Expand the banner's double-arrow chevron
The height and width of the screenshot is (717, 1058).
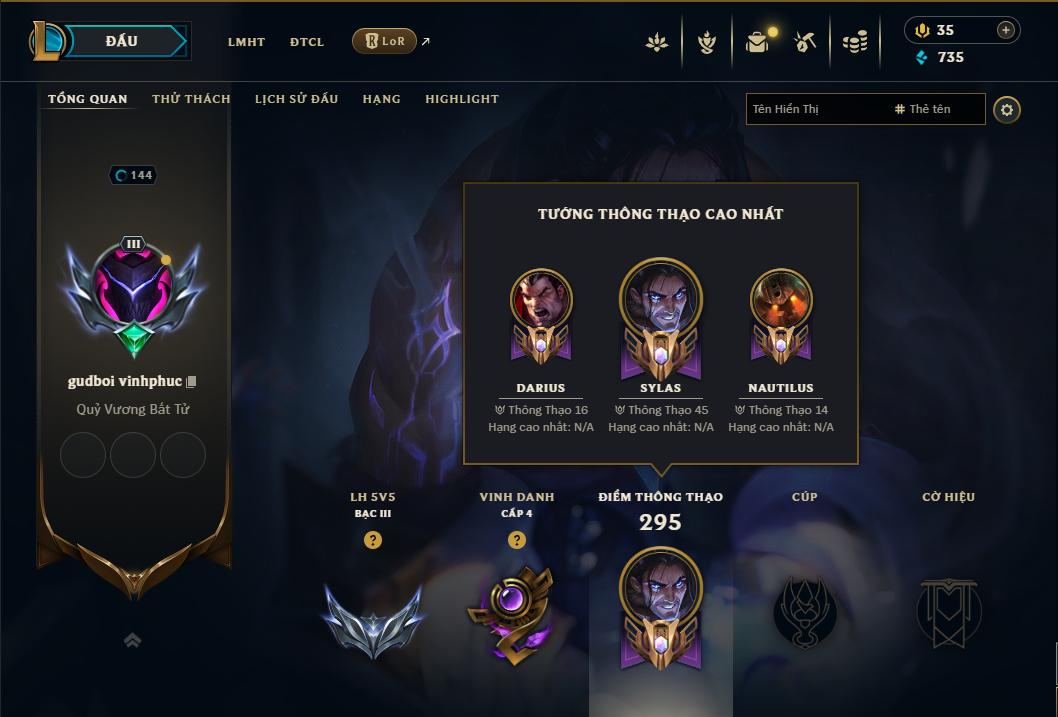click(x=132, y=640)
